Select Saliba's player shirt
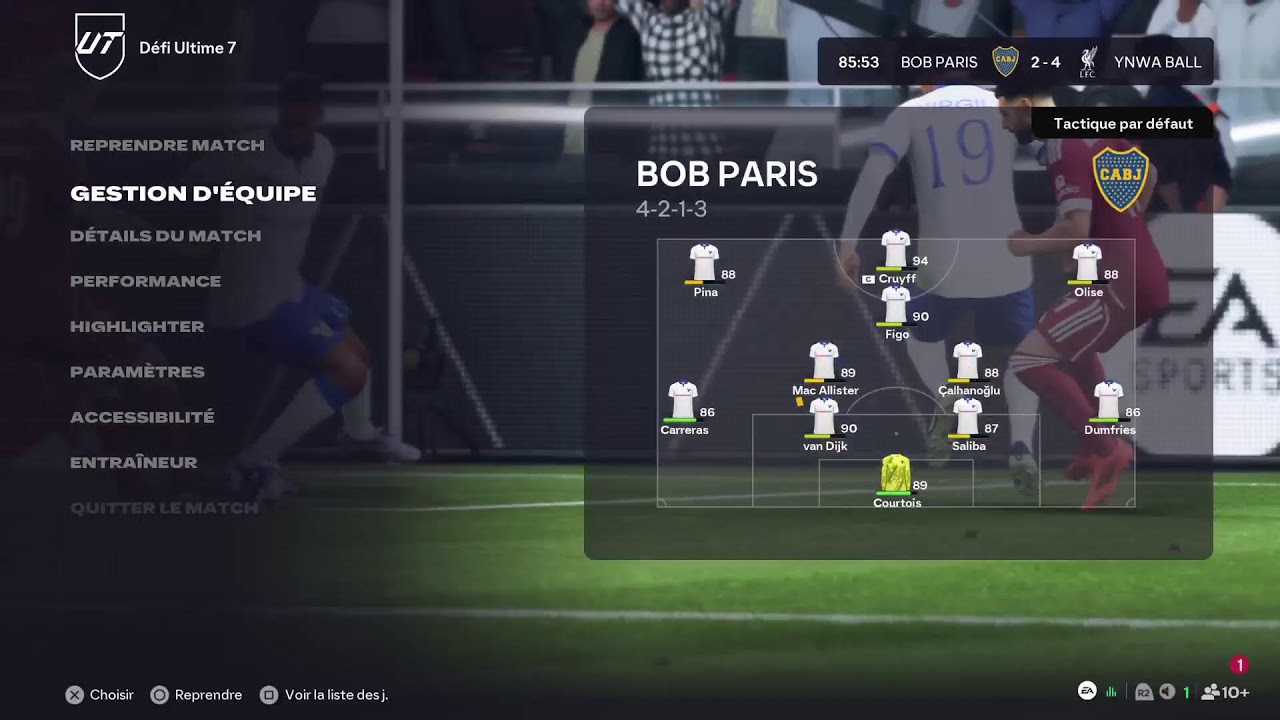This screenshot has height=720, width=1280. 967,417
